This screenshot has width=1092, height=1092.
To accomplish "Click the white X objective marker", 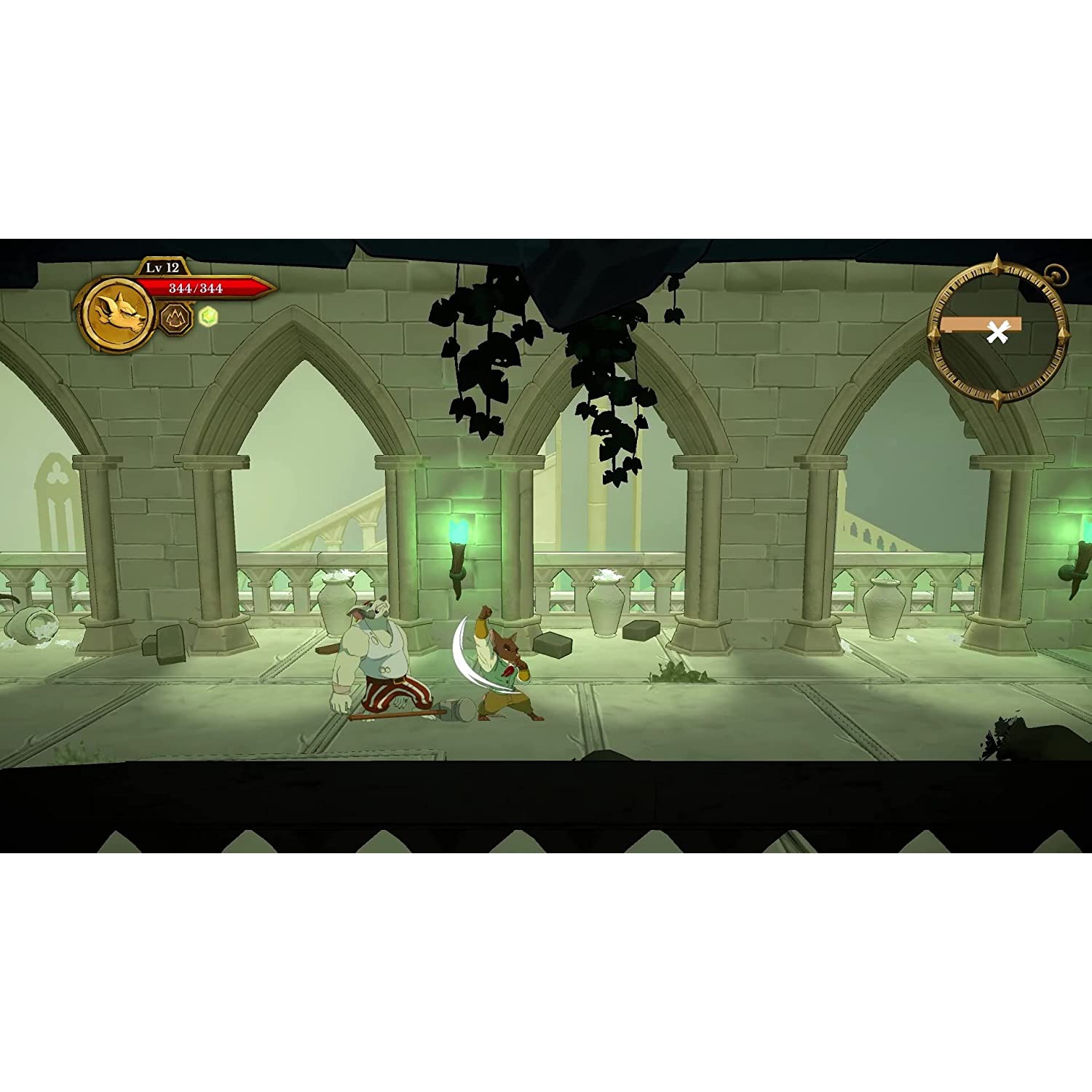I will [x=997, y=332].
